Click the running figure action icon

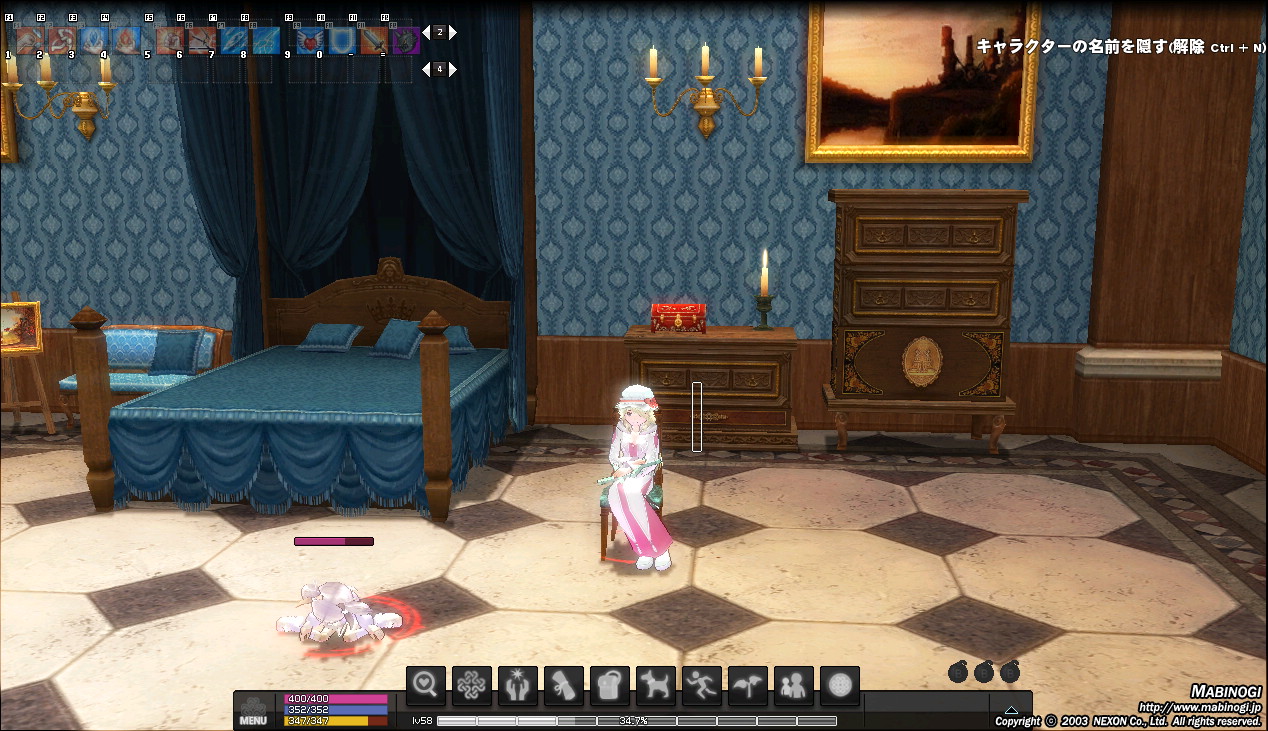[702, 686]
